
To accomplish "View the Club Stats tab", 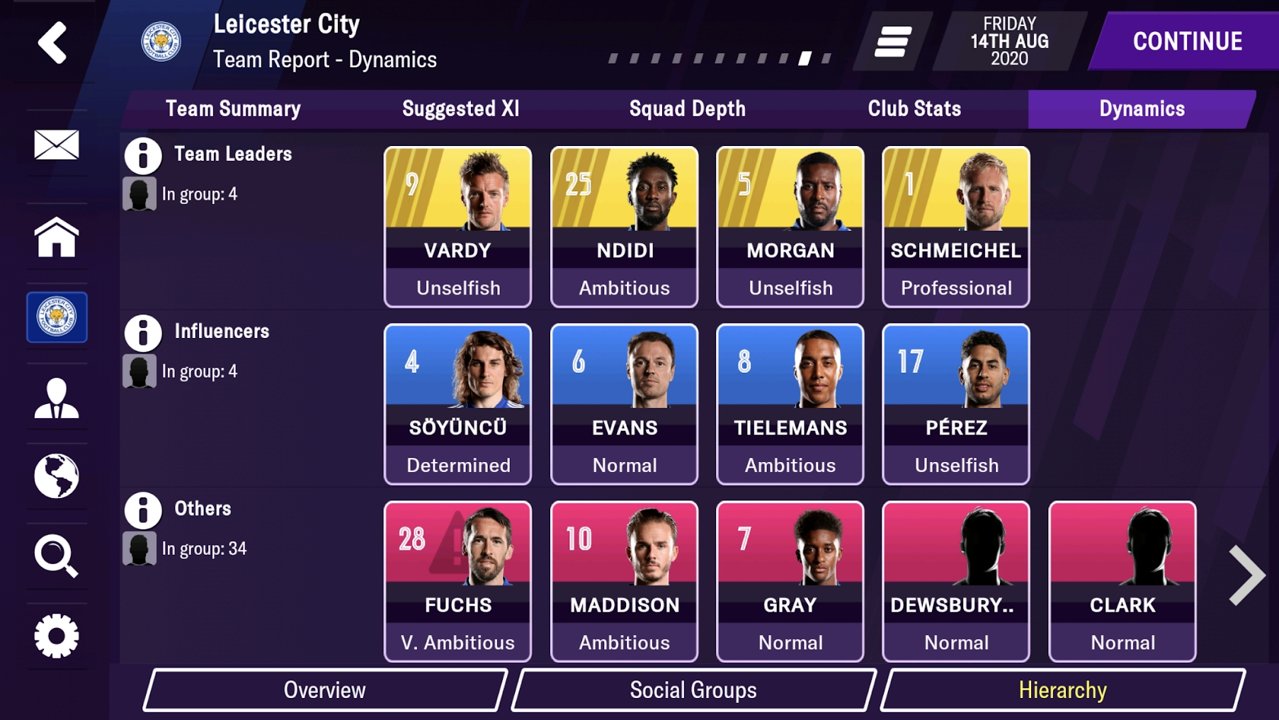I will (x=914, y=109).
